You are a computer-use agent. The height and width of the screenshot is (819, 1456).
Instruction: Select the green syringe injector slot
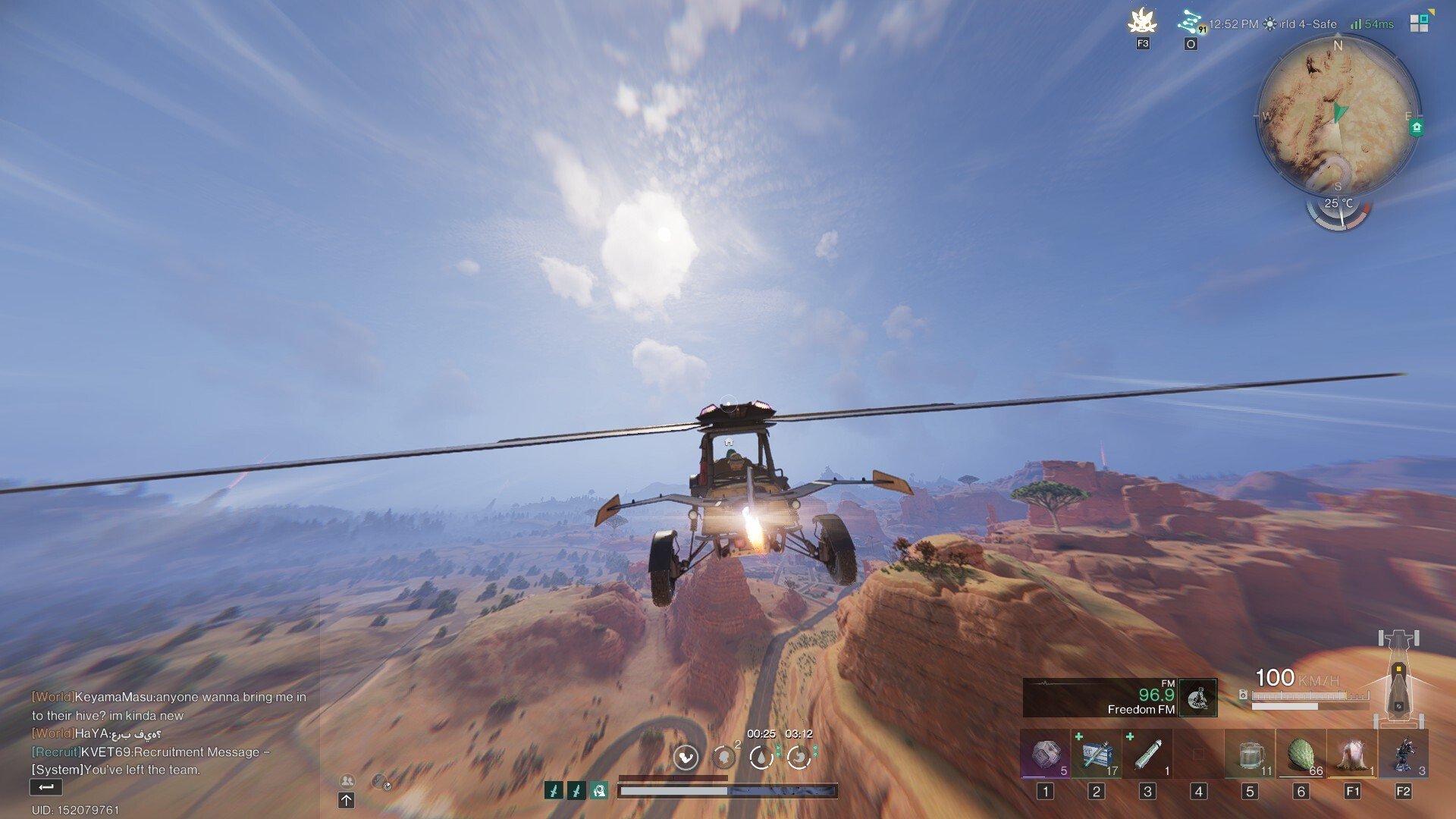coord(1147,755)
